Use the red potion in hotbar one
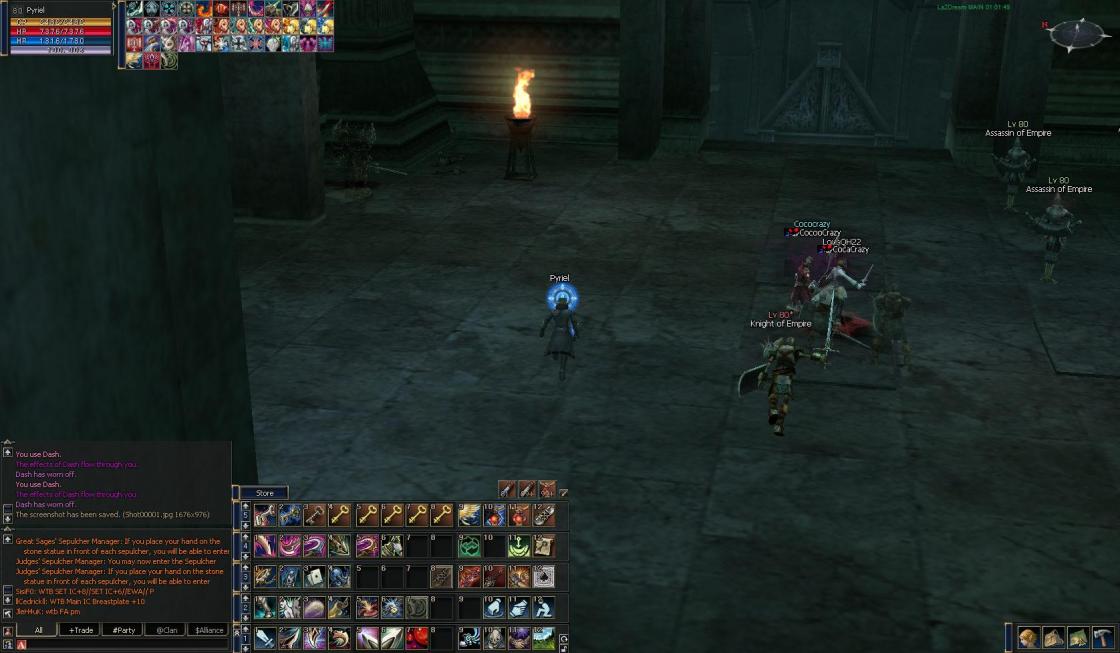The height and width of the screenshot is (653, 1120). (417, 637)
